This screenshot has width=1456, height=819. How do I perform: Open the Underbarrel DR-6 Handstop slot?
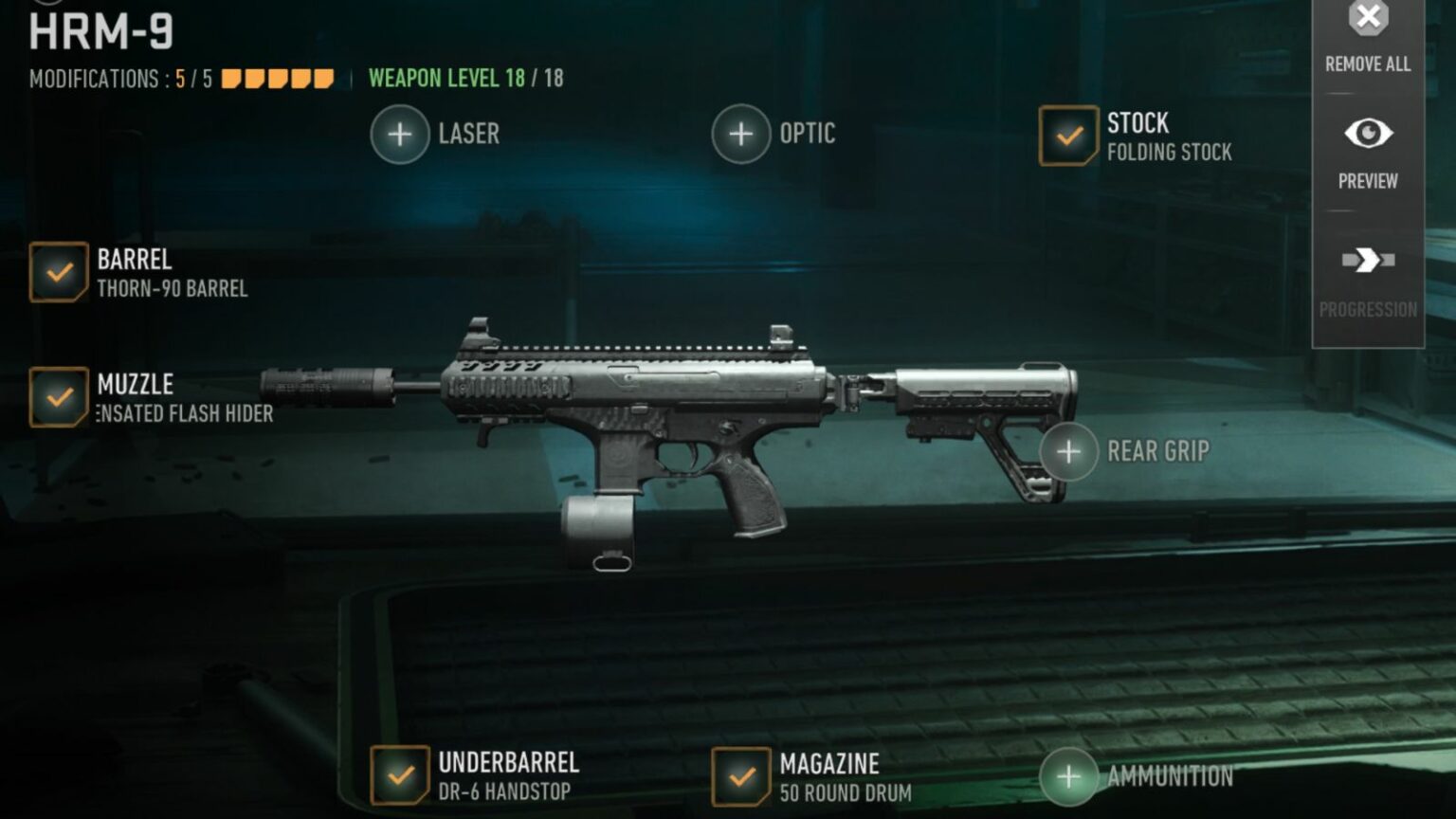pos(400,775)
